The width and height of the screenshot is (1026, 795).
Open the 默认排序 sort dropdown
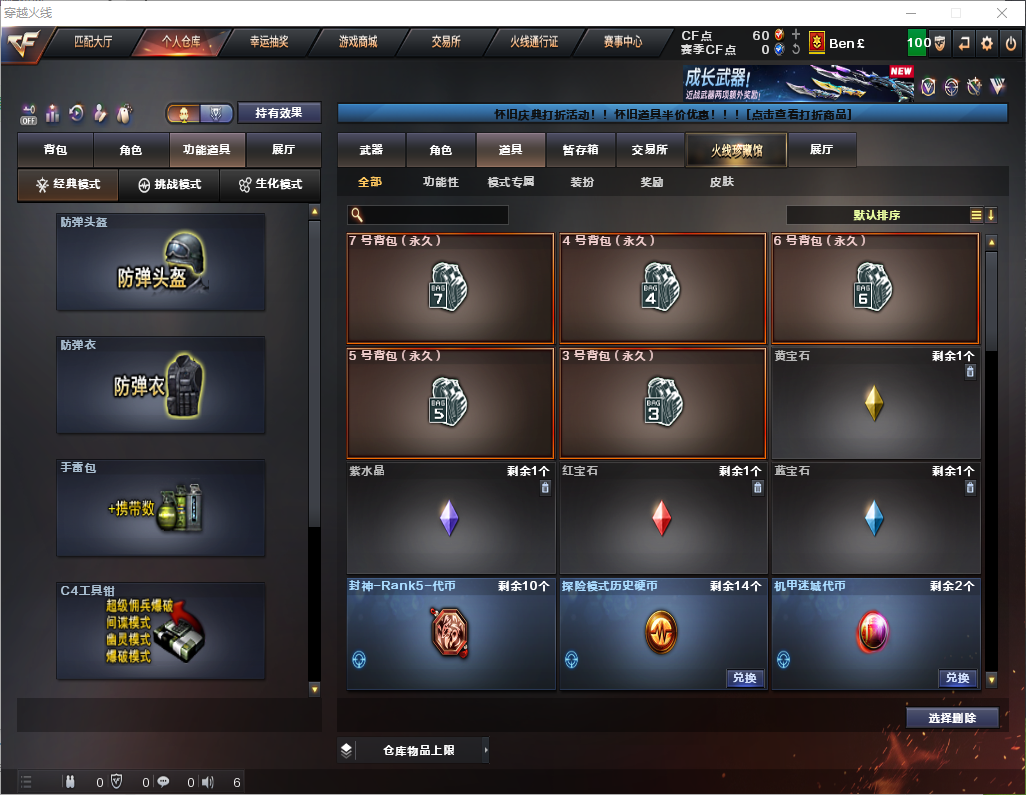pyautogui.click(x=875, y=215)
